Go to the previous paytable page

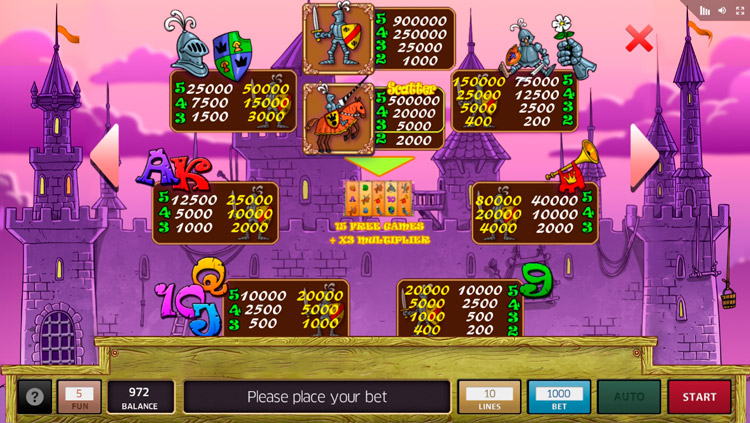[x=105, y=155]
